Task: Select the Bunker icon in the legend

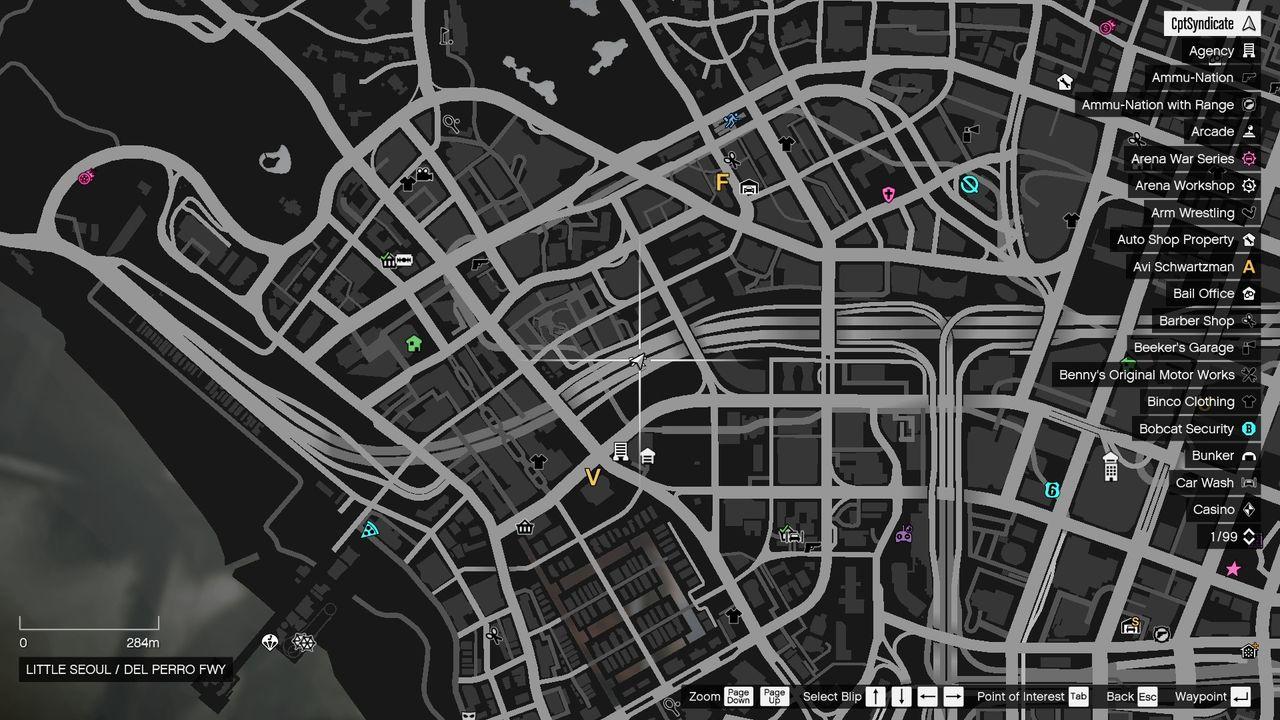Action: 1247,455
